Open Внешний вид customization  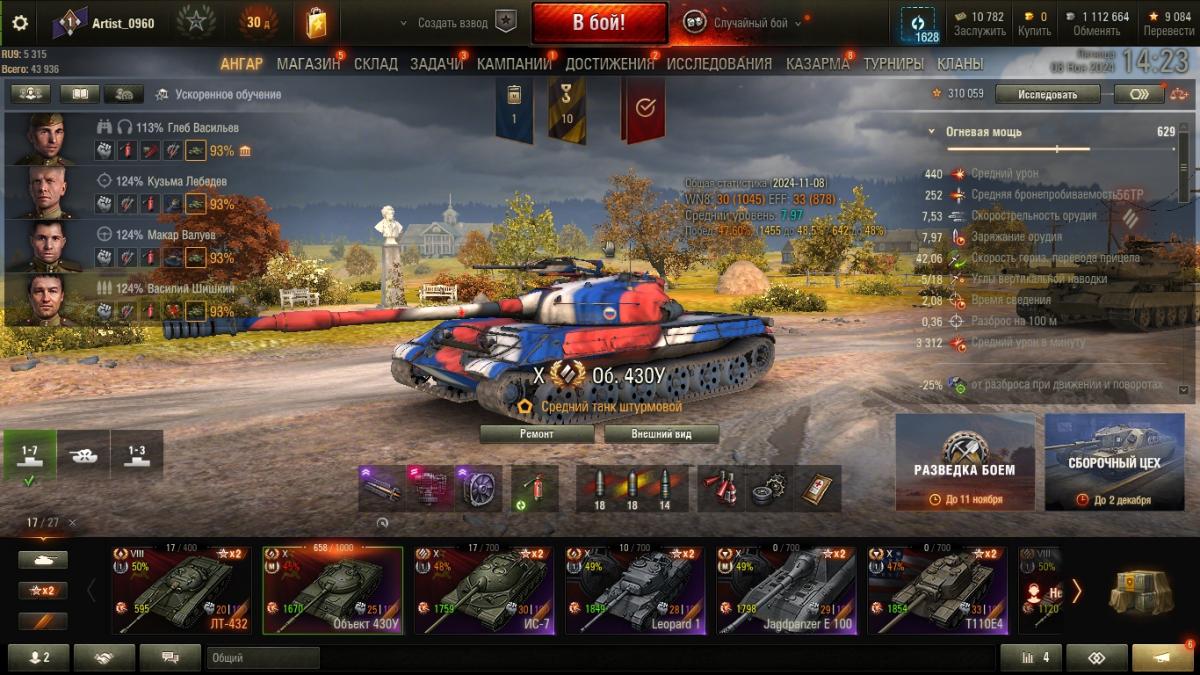661,434
